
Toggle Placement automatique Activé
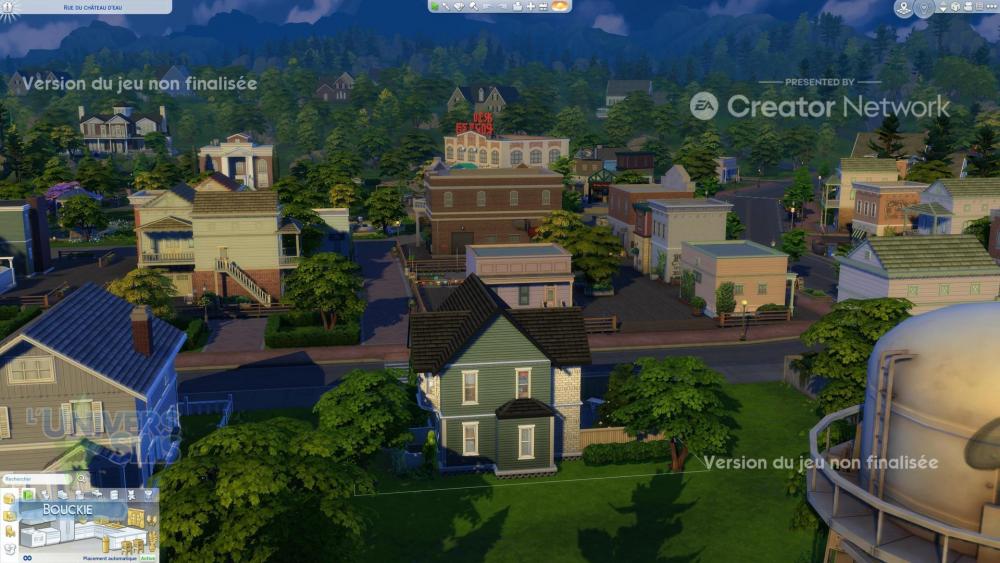click(x=148, y=558)
